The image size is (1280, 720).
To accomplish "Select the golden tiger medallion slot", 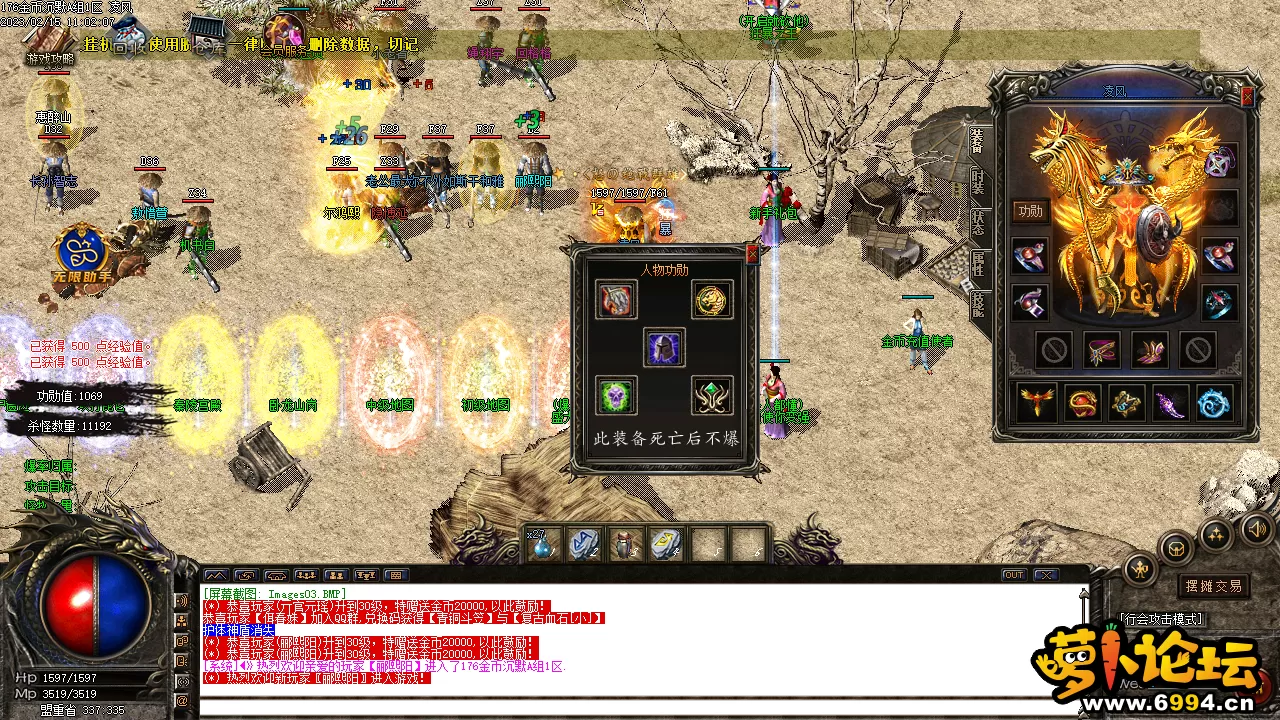I will 712,299.
